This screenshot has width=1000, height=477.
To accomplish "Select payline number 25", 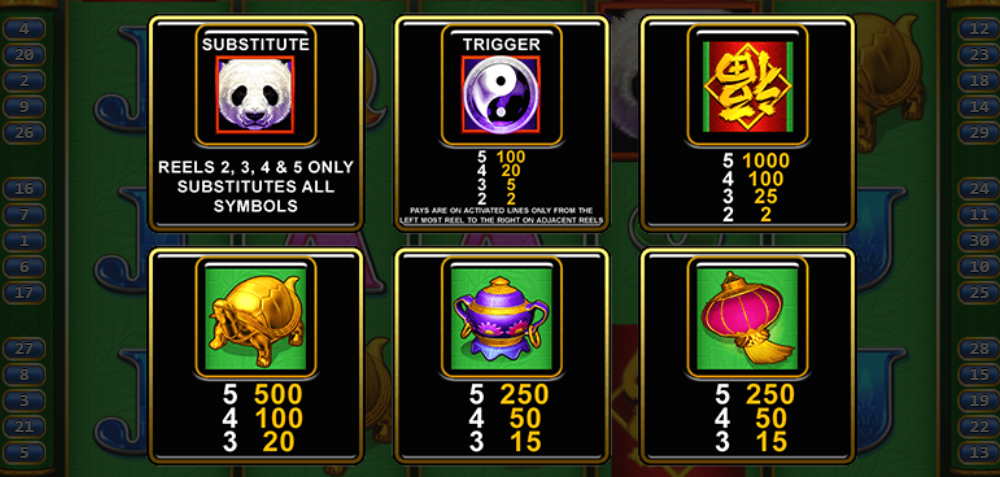I will click(x=974, y=293).
